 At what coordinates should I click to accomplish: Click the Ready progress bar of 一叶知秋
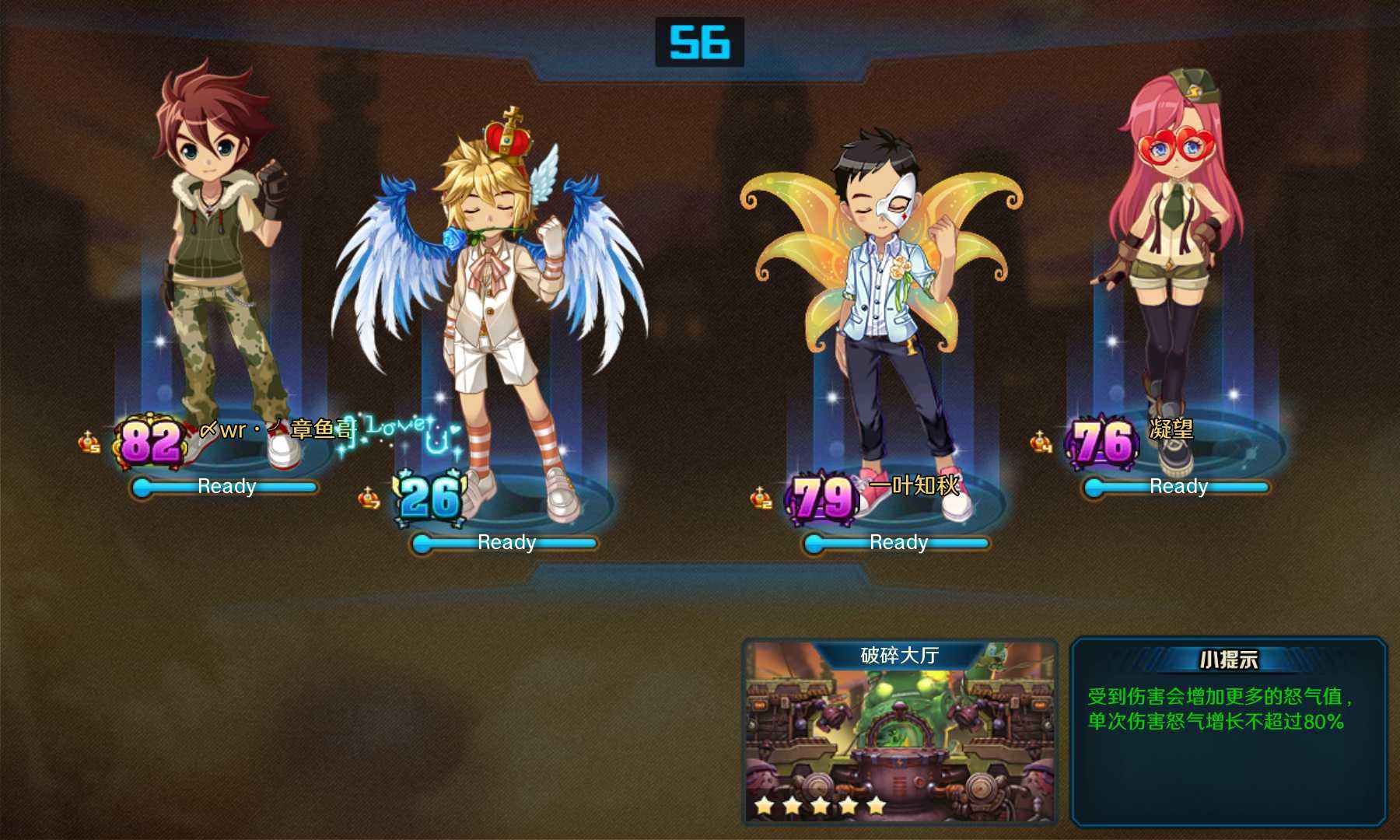click(898, 542)
